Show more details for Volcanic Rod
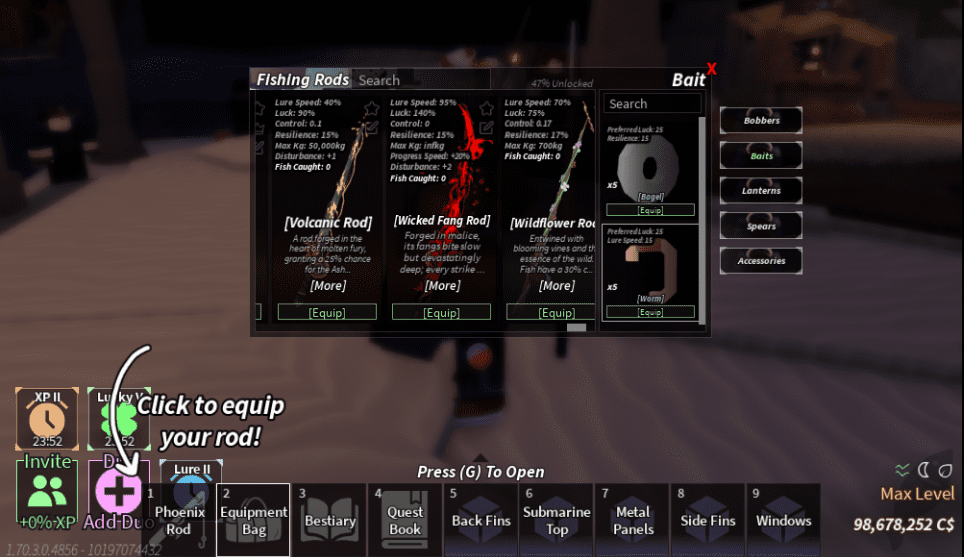 pyautogui.click(x=328, y=286)
